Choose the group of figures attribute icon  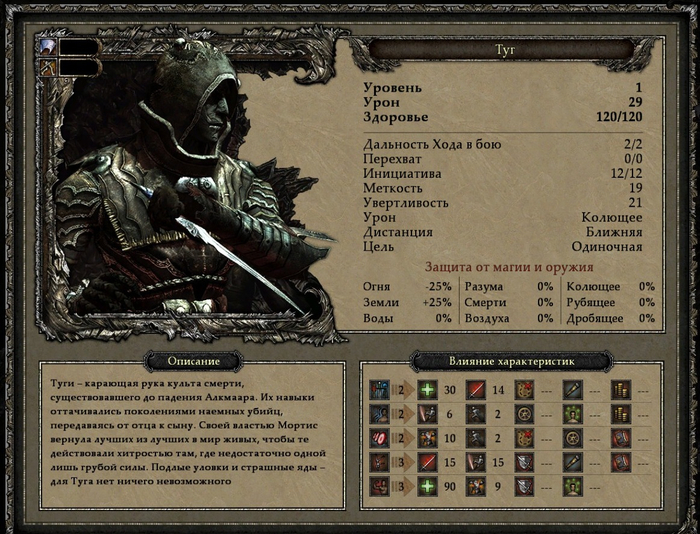[380, 389]
